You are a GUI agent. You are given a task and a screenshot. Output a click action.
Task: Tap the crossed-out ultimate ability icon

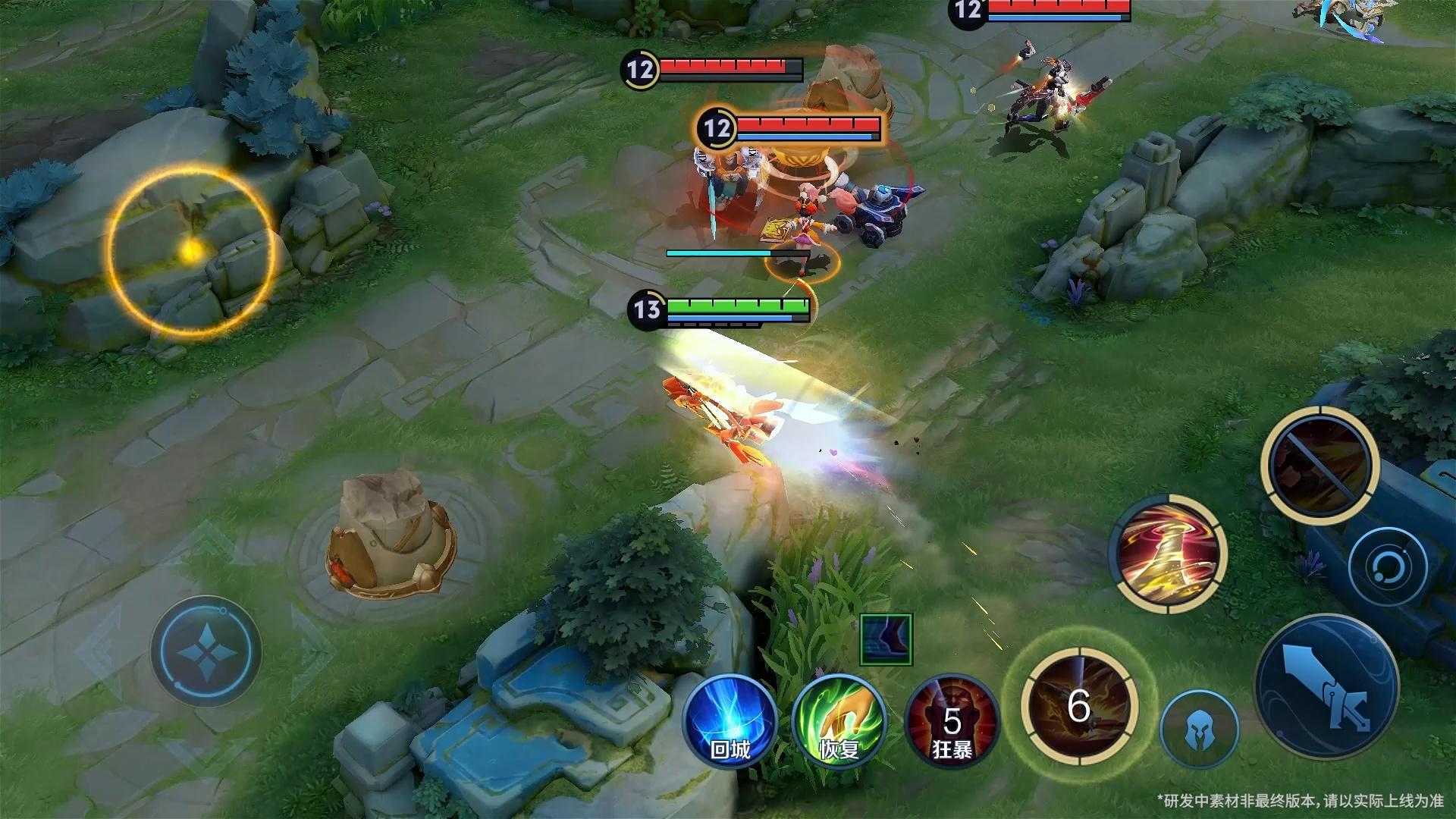click(x=1319, y=465)
